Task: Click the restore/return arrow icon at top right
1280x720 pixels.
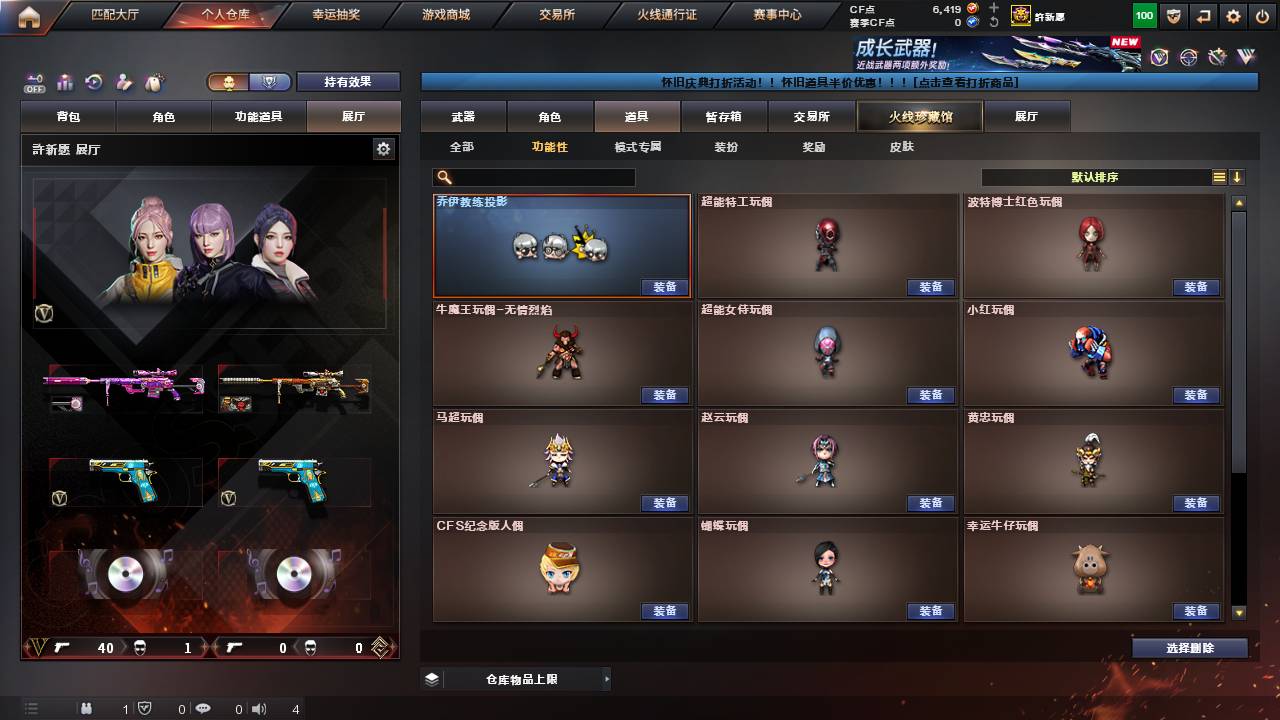Action: pos(1202,15)
